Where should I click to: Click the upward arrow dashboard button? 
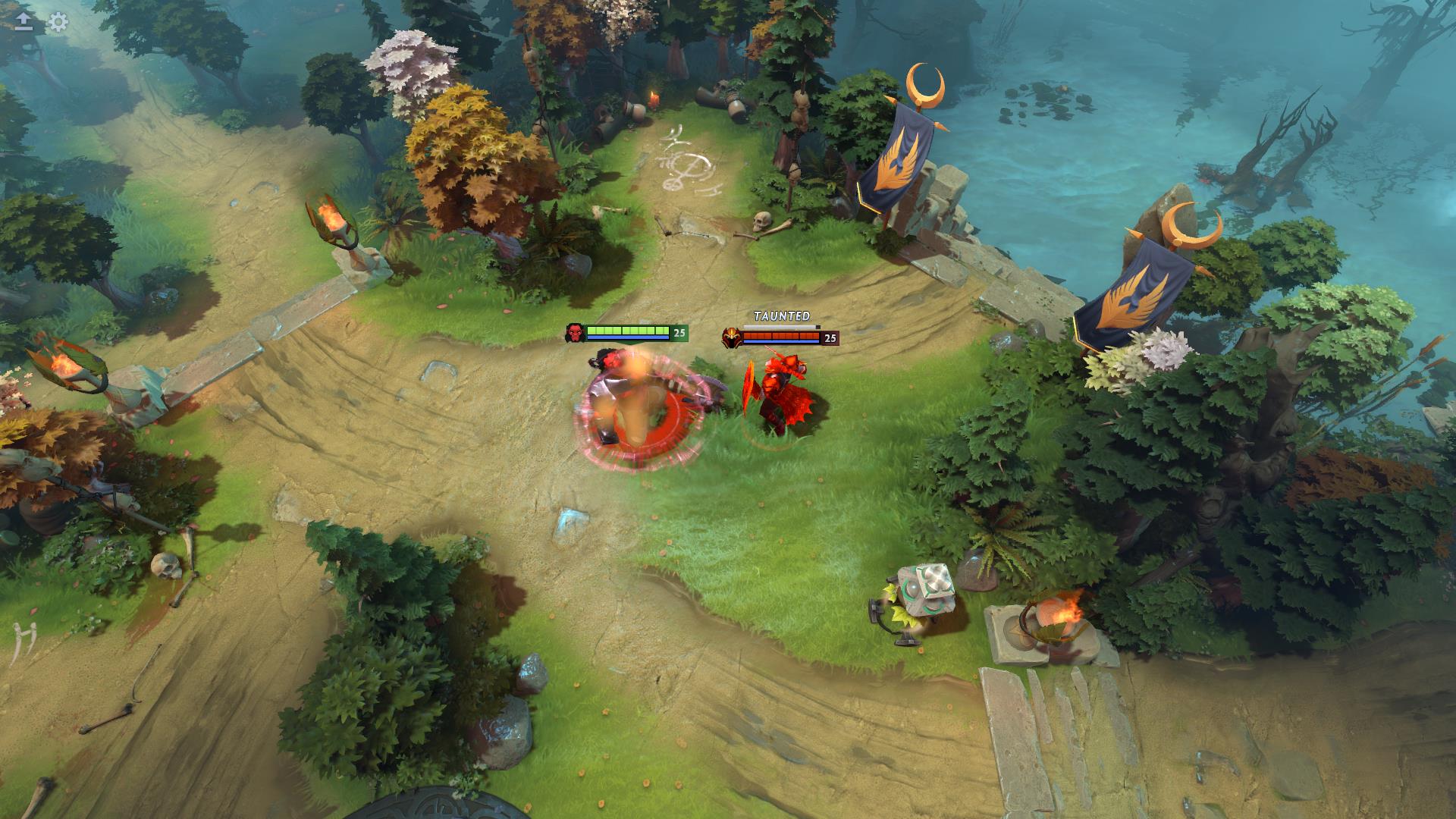click(24, 22)
